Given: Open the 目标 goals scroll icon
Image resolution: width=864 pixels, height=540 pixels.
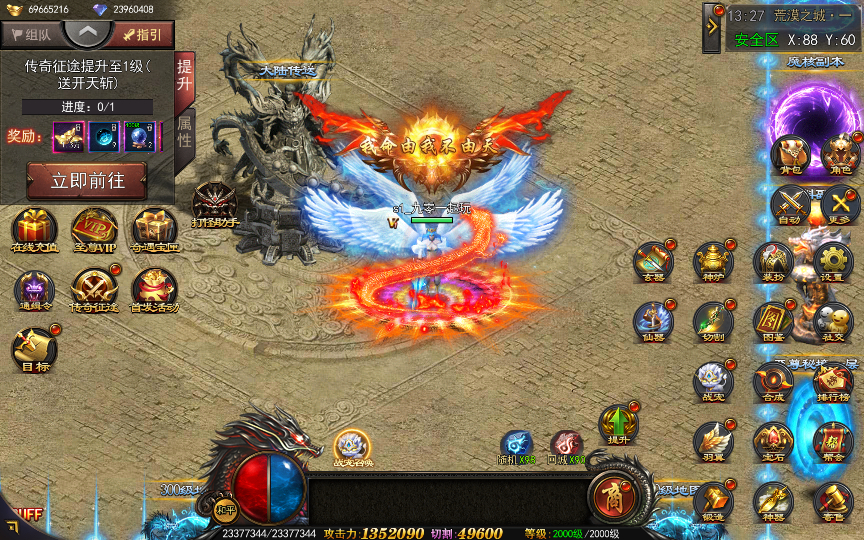Looking at the screenshot, I should (34, 348).
